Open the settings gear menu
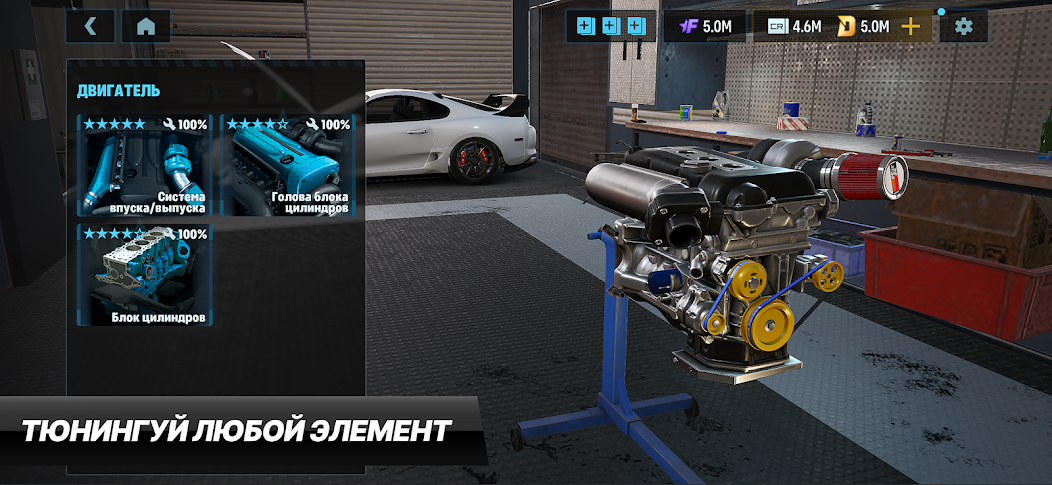This screenshot has width=1052, height=485. (x=964, y=26)
